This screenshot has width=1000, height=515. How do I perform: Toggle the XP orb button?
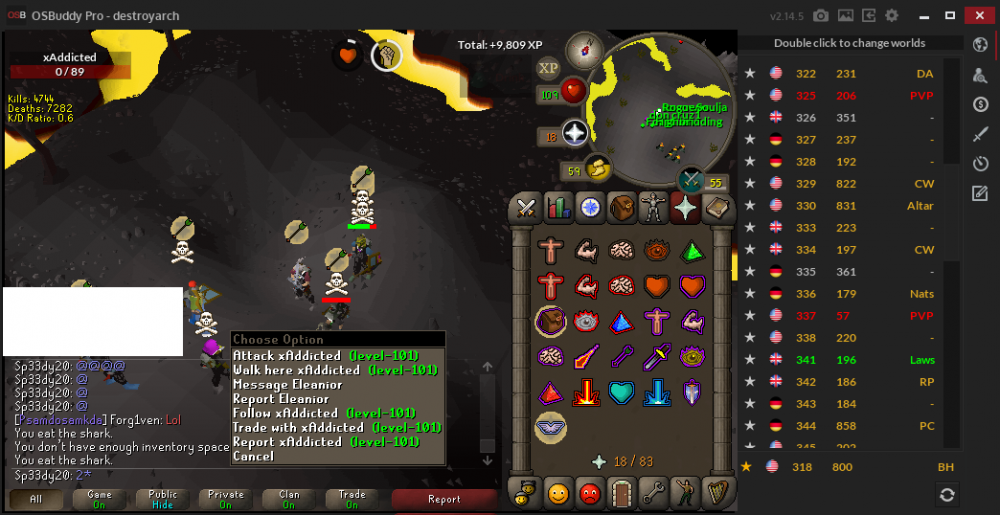(548, 67)
